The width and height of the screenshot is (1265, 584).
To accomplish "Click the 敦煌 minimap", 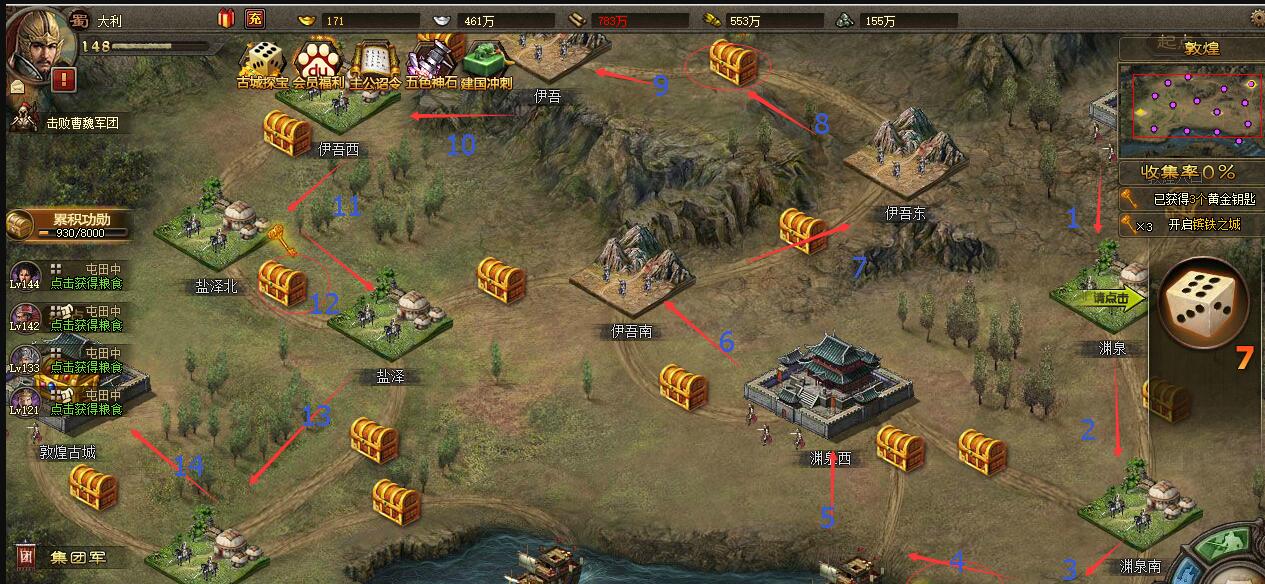I will point(1188,104).
